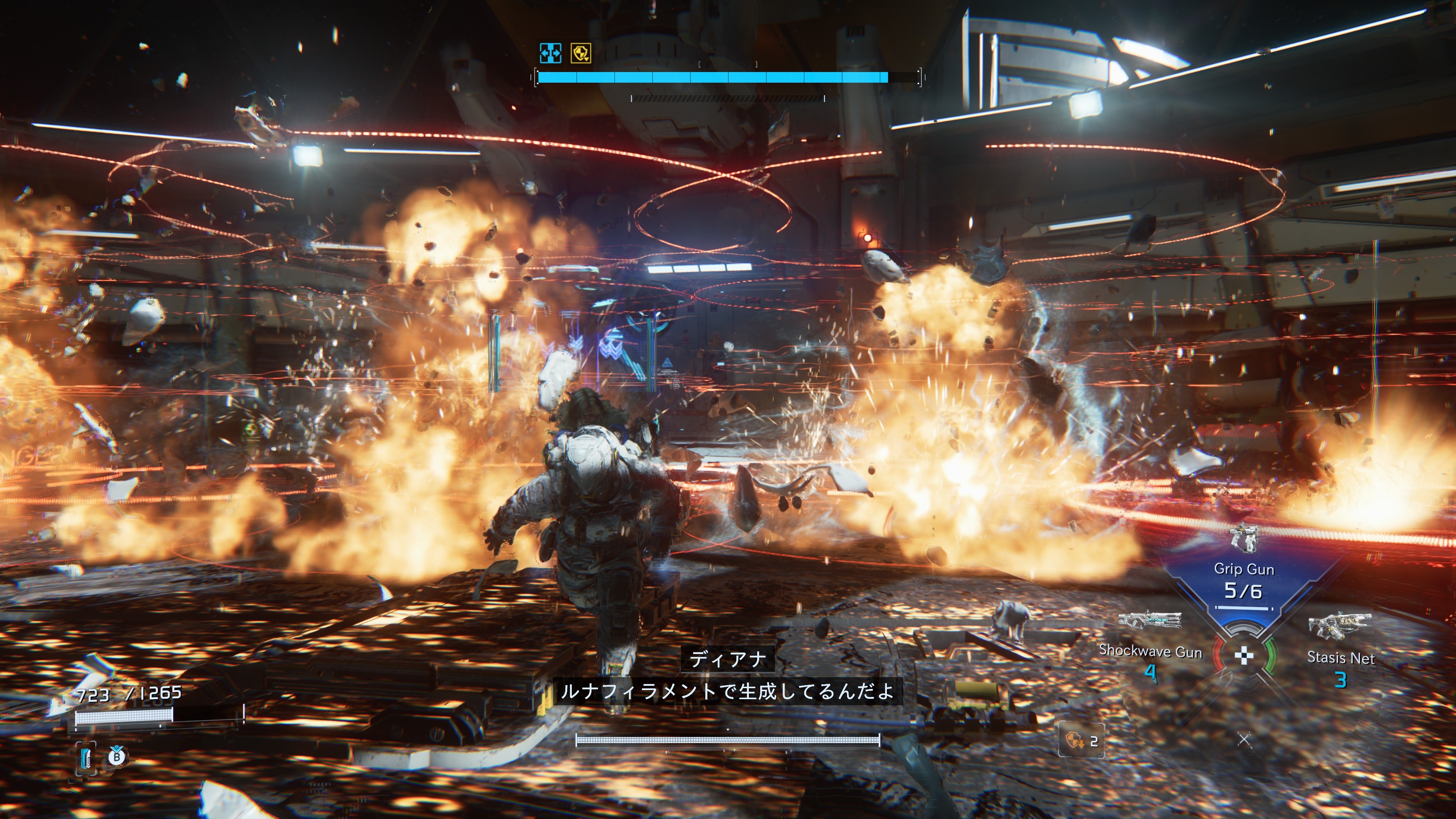Use the shield-down item slot
This screenshot has height=819, width=1456.
[x=1081, y=741]
